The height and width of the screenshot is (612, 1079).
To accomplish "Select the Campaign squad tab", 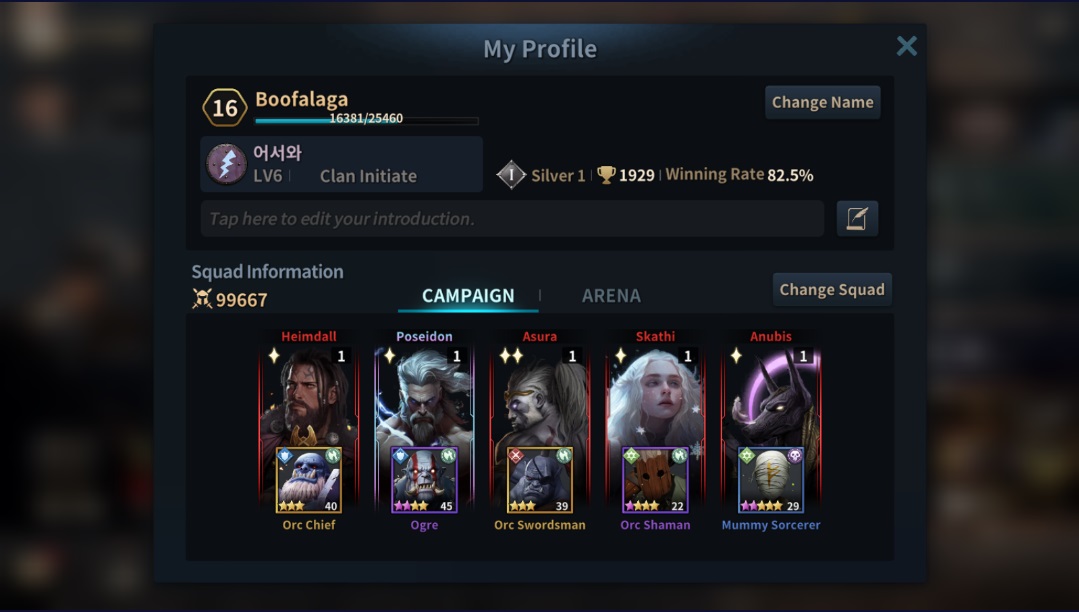I will (468, 296).
